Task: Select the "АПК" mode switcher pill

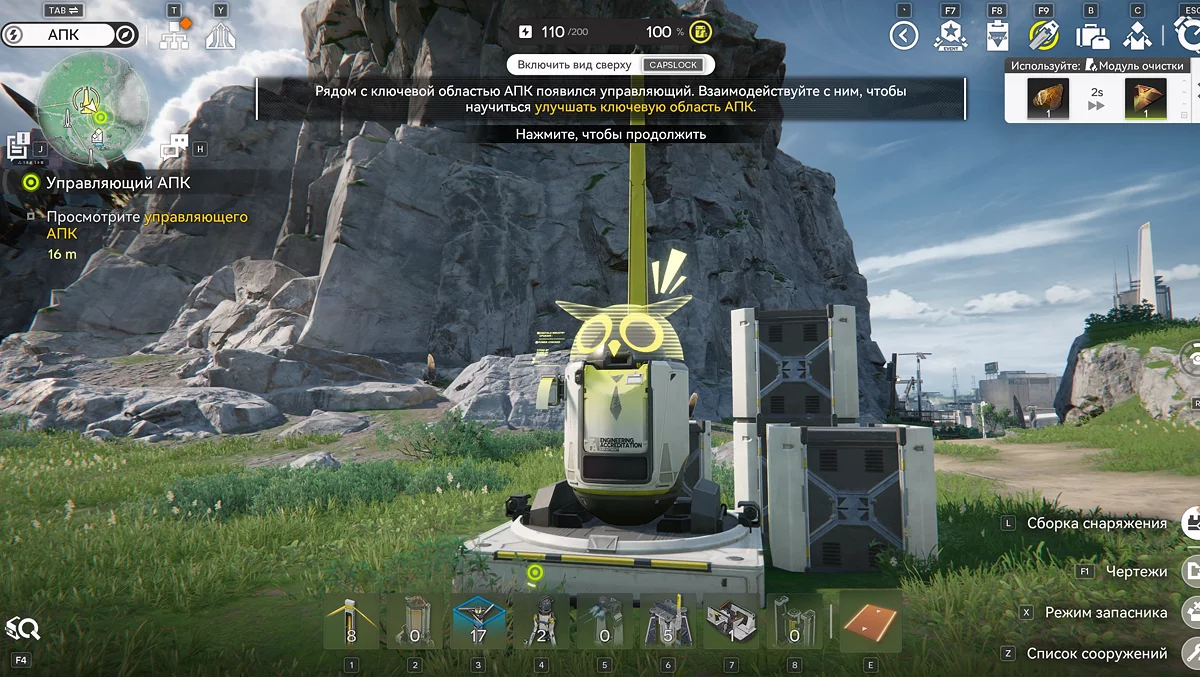Action: coord(70,35)
